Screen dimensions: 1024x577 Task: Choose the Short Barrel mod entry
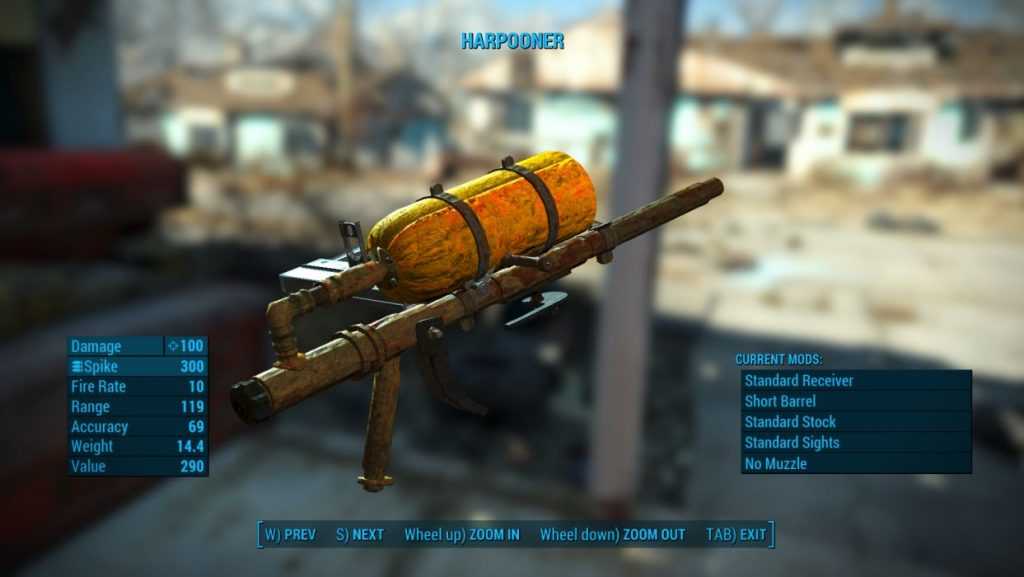coord(855,401)
